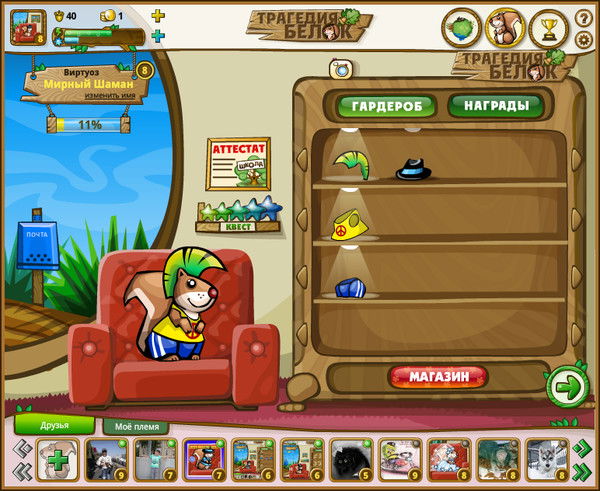This screenshot has height=491, width=600.
Task: Select the black fedora hat item
Action: (412, 169)
